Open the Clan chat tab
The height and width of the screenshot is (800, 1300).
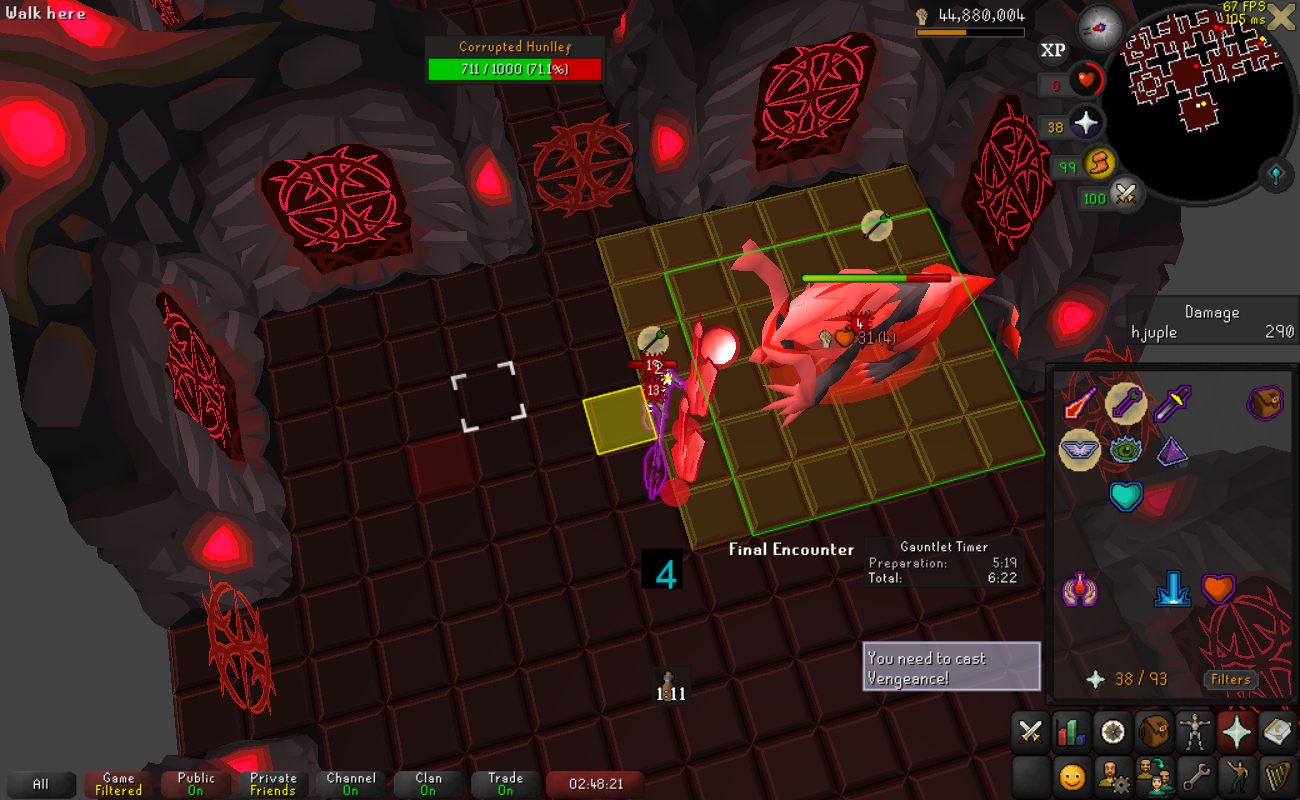[428, 784]
